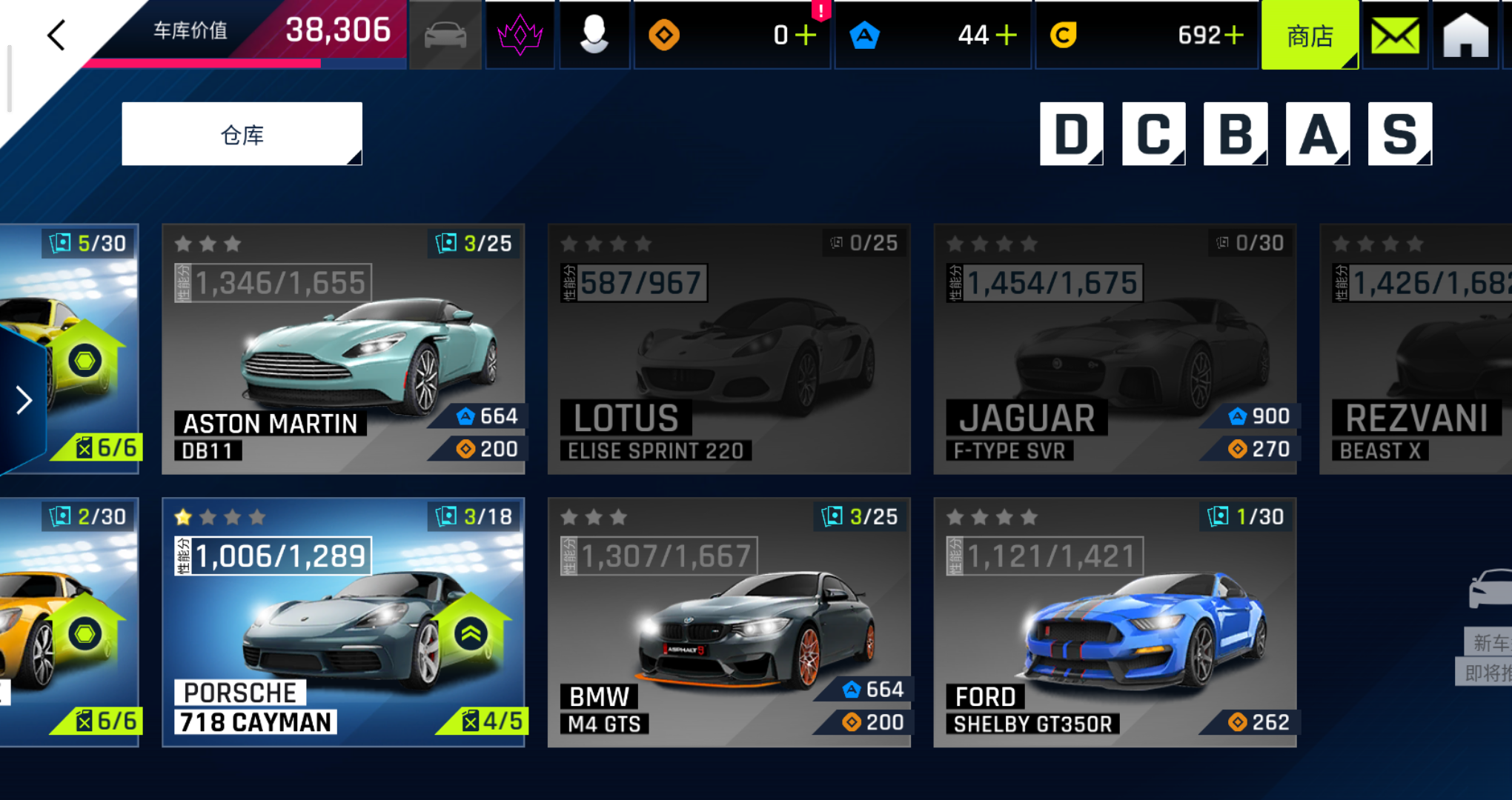Choose the BMW M4 GTS card
This screenshot has height=800, width=1512.
[729, 622]
